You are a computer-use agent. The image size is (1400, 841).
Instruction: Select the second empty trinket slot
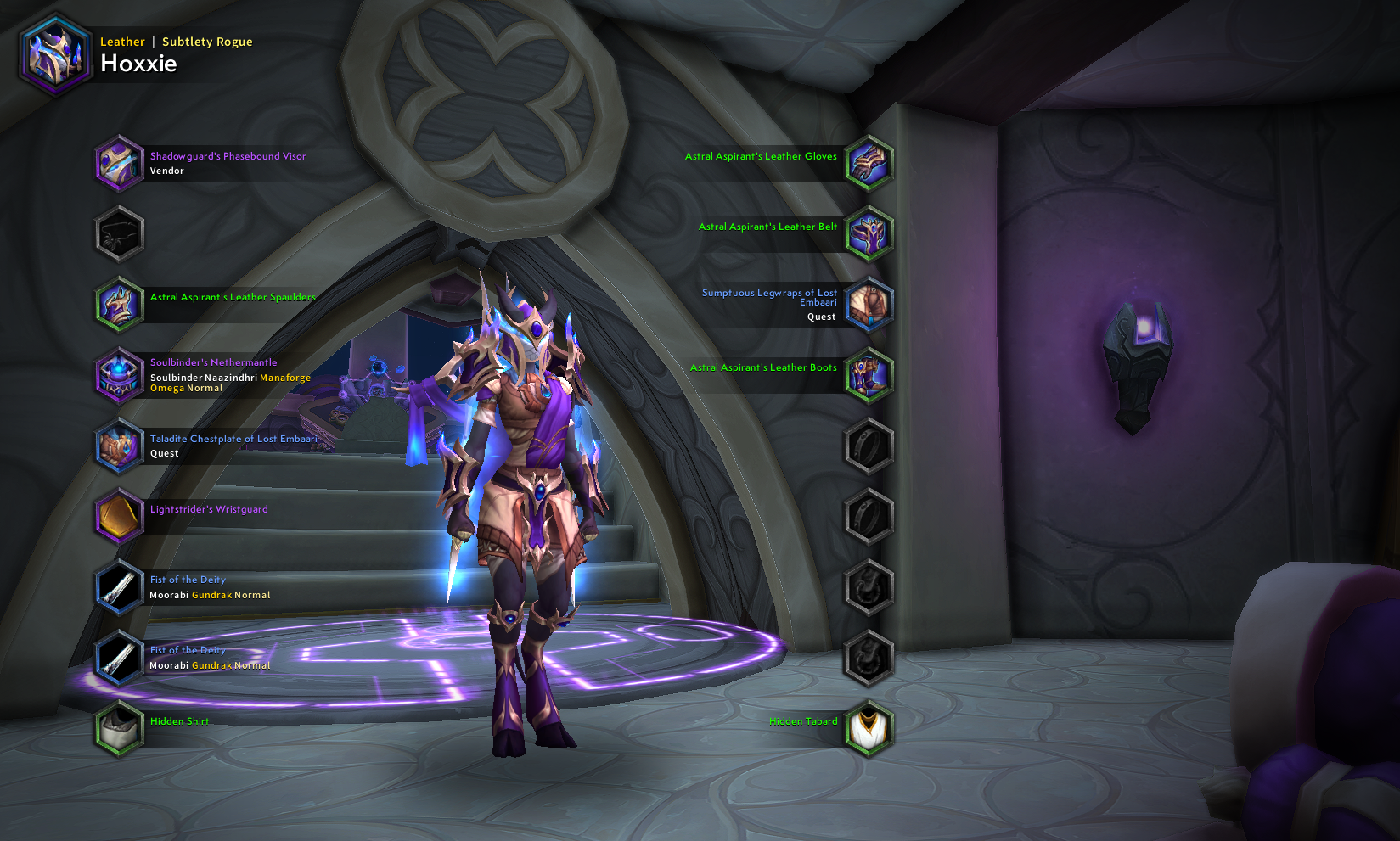pyautogui.click(x=869, y=656)
